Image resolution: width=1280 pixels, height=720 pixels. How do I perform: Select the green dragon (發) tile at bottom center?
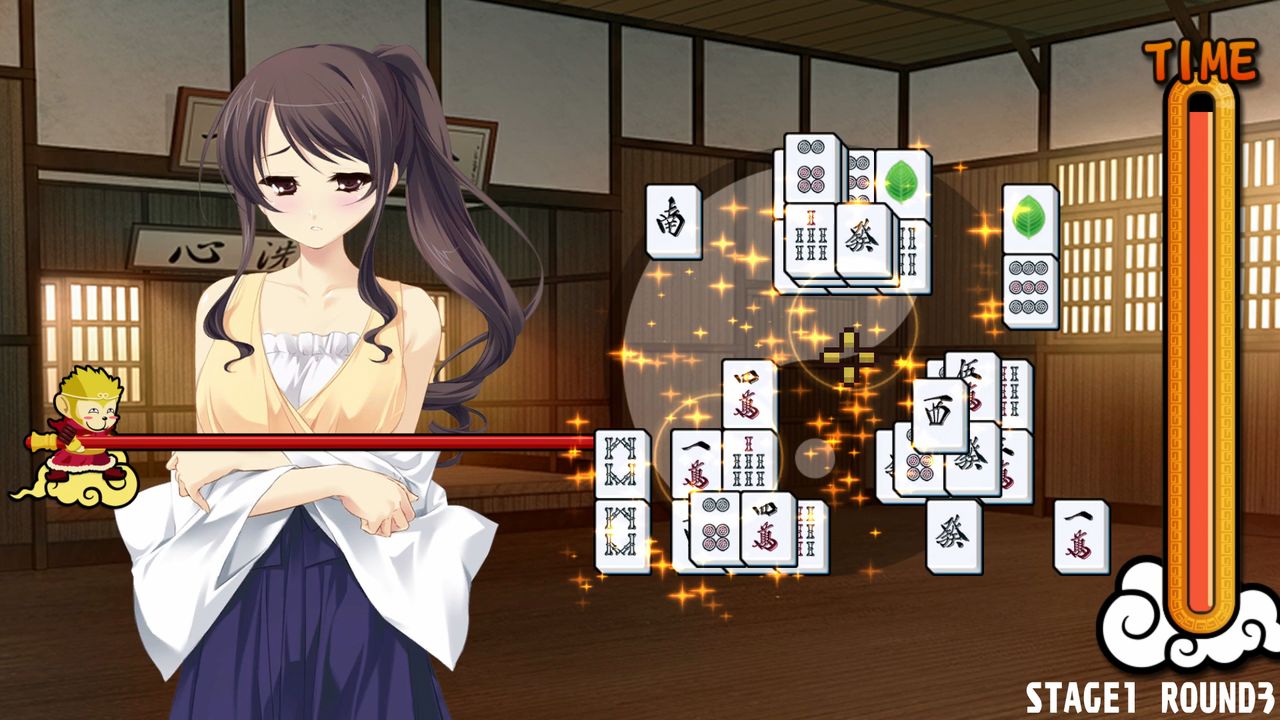[x=952, y=532]
